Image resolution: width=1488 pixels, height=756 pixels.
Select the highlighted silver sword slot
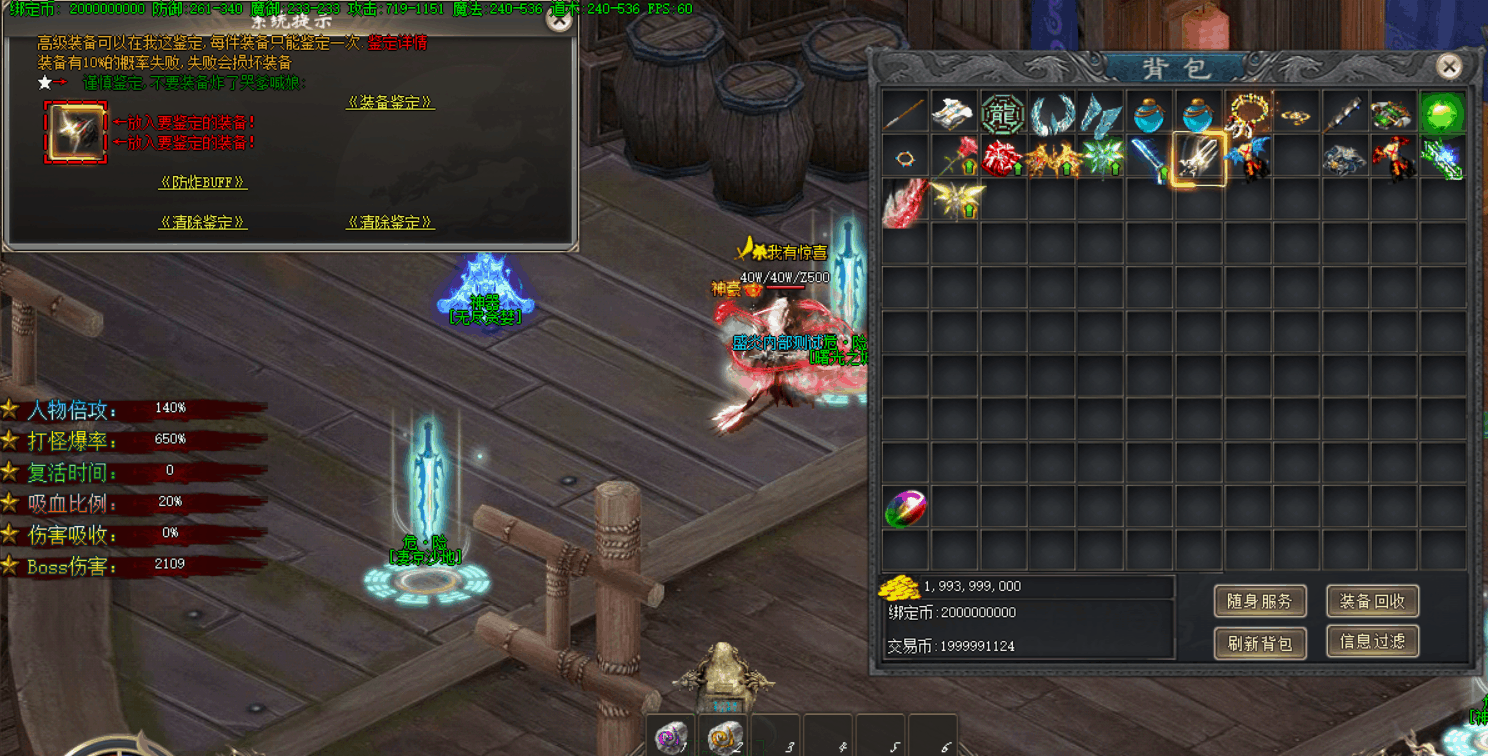click(1199, 158)
